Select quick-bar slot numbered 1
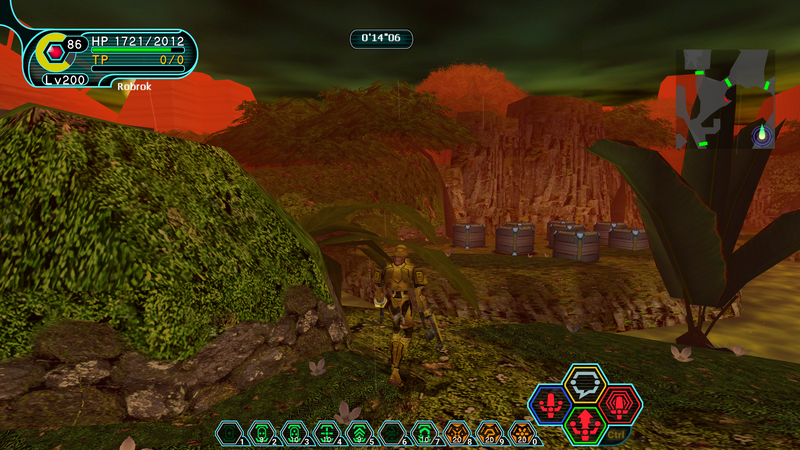Screen dimensions: 800x450 [230, 433]
